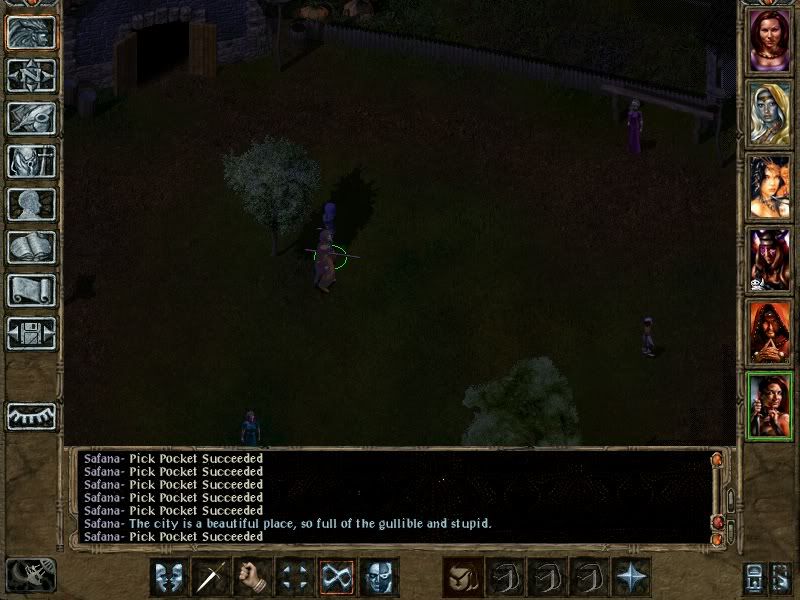Open game options with the floppy disk button
Viewport: 800px width, 600px height.
[31, 333]
